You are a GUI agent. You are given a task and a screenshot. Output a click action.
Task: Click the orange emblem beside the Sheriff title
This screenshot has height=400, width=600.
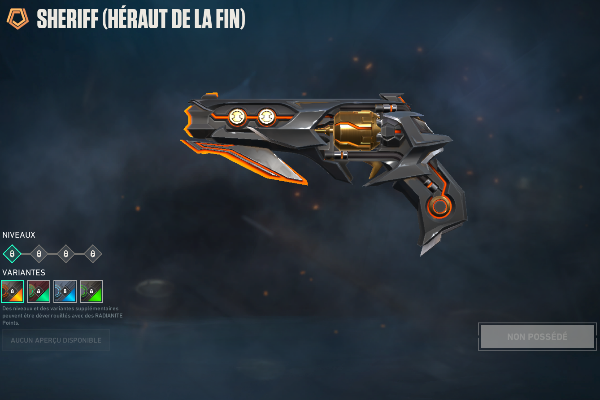18,19
